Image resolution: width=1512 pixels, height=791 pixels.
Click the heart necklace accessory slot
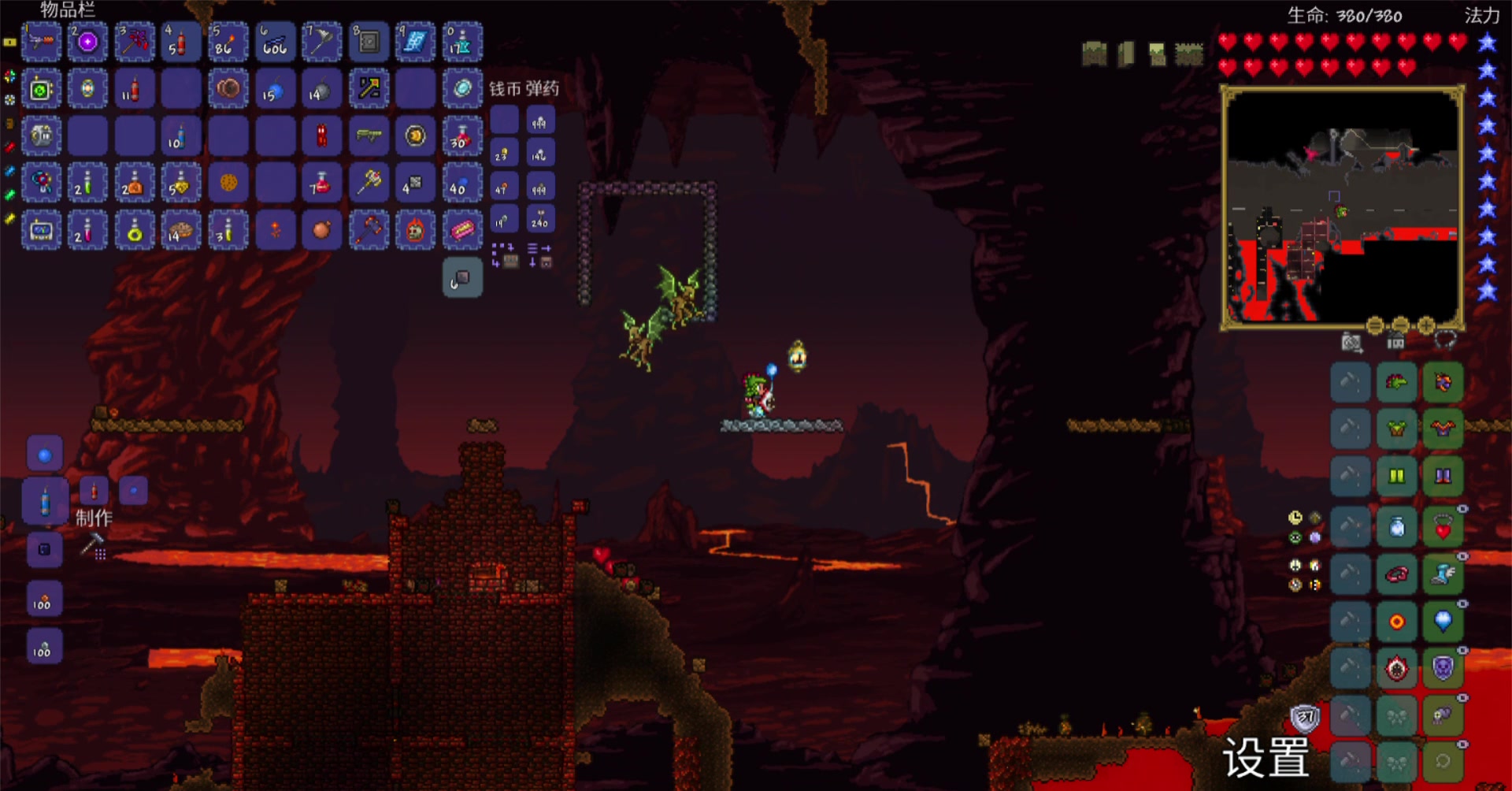[x=1443, y=528]
